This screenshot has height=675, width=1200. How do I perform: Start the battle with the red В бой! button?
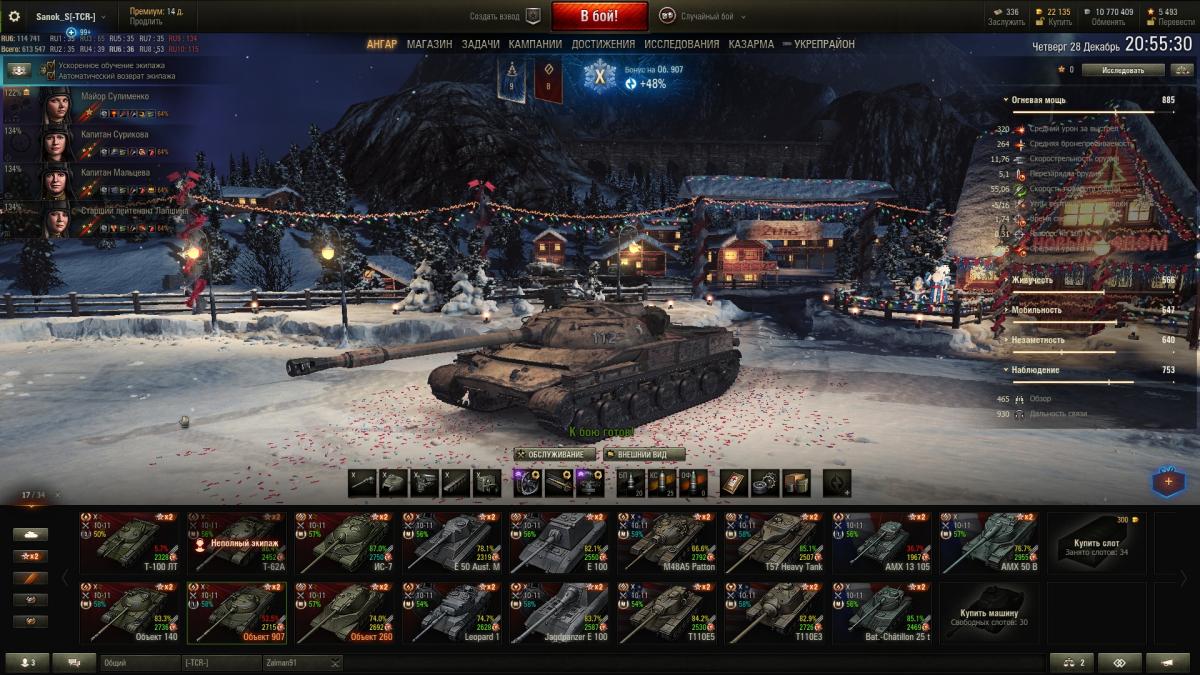(x=599, y=16)
